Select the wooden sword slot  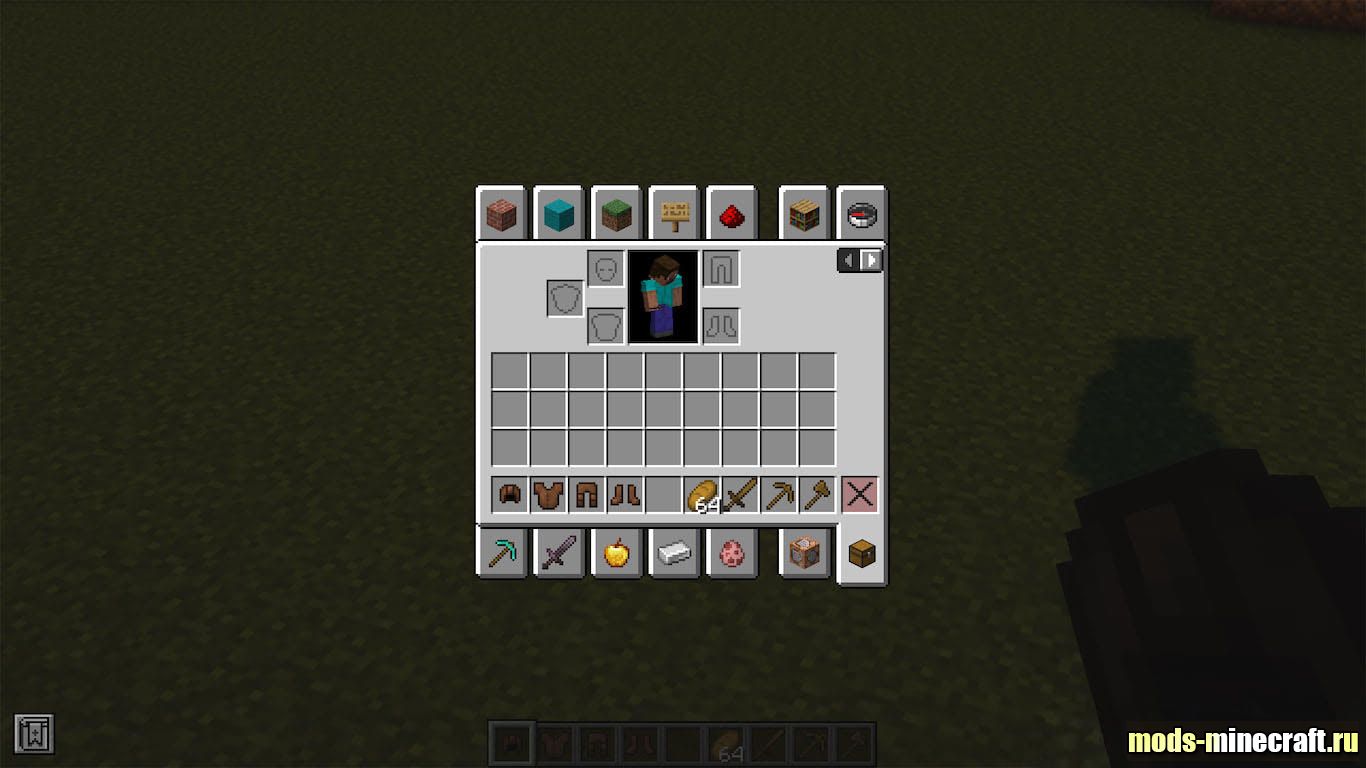click(x=740, y=495)
